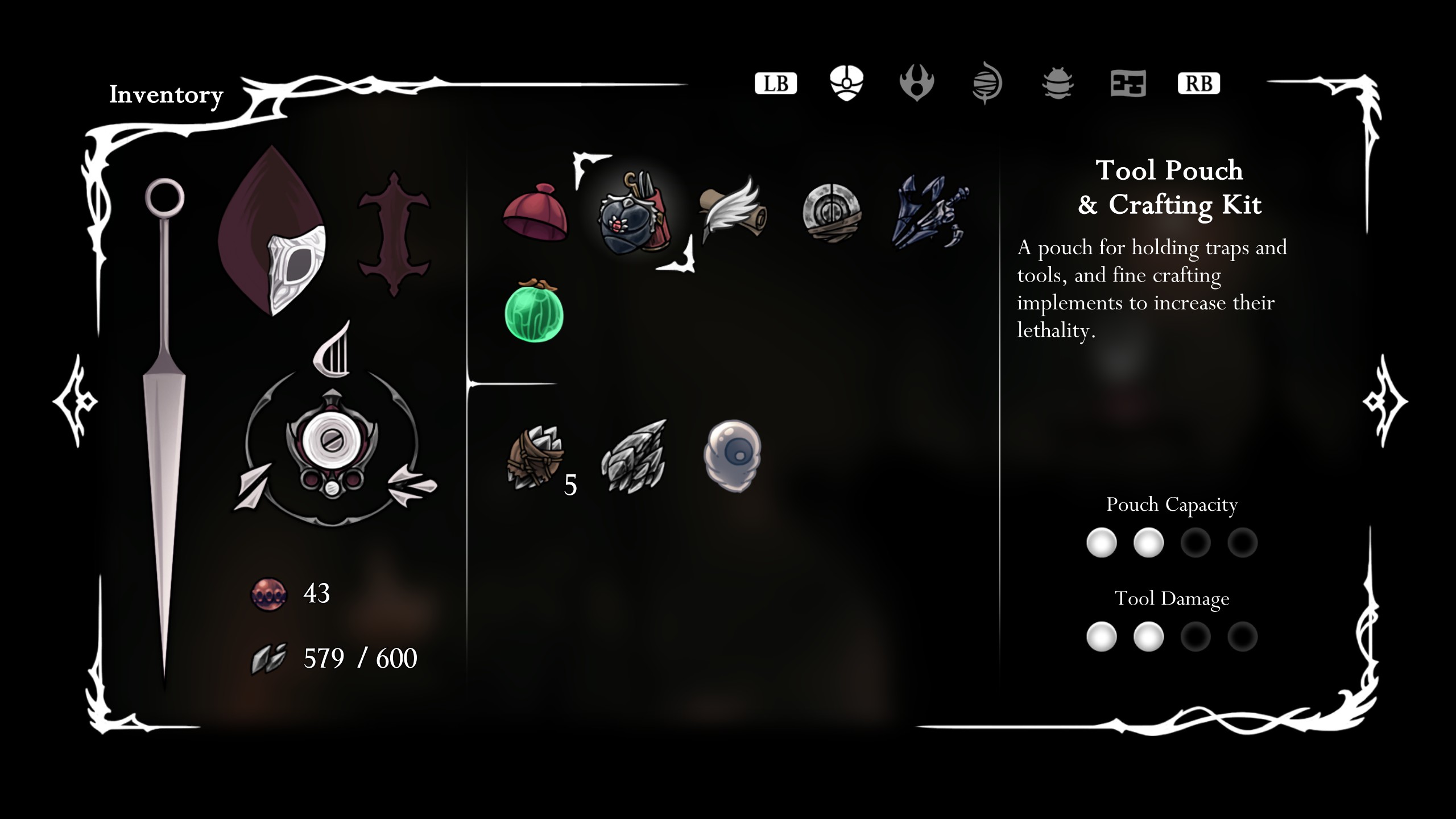1456x819 pixels.
Task: Select the maroon hunter cloak crest
Action: tap(272, 232)
